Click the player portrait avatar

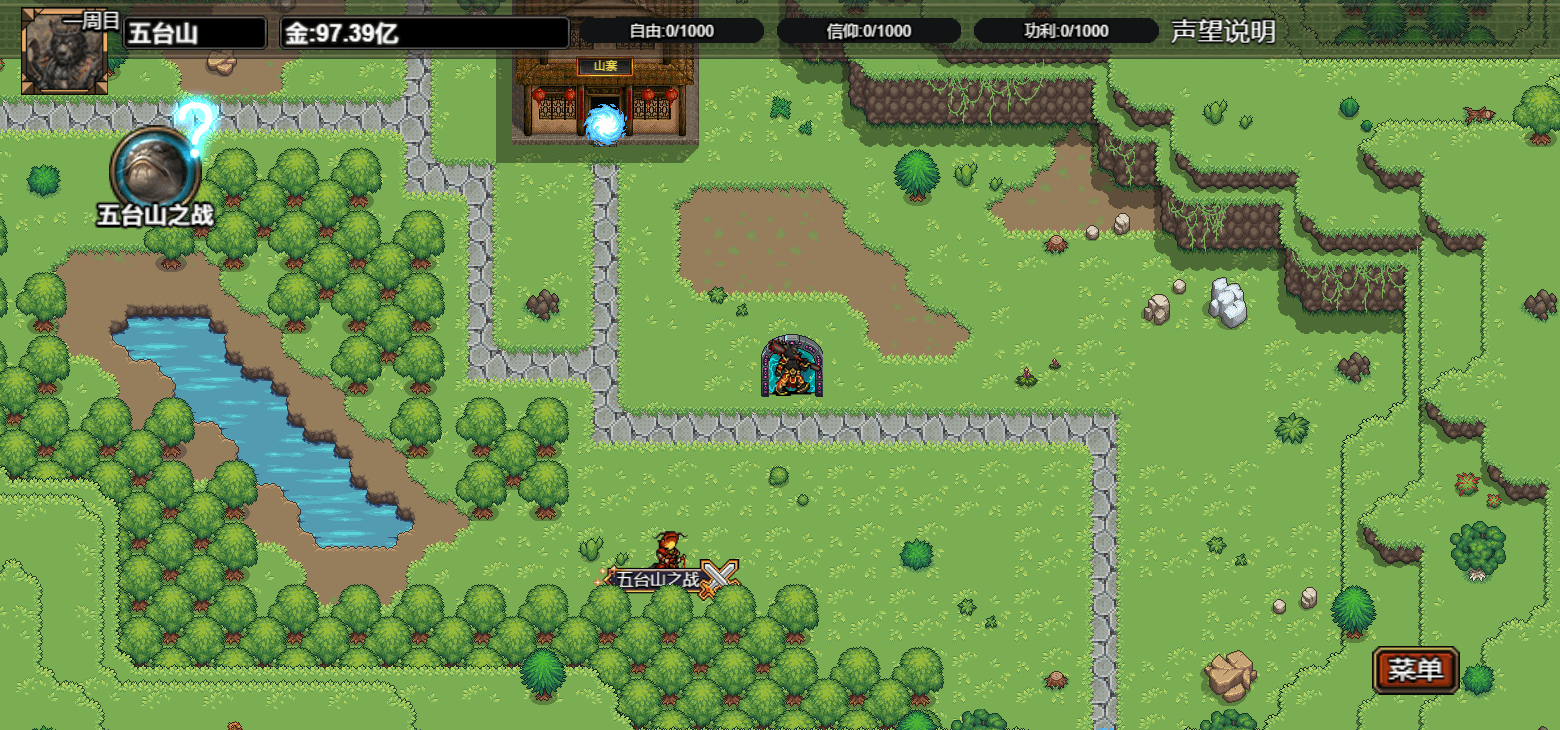(65, 52)
